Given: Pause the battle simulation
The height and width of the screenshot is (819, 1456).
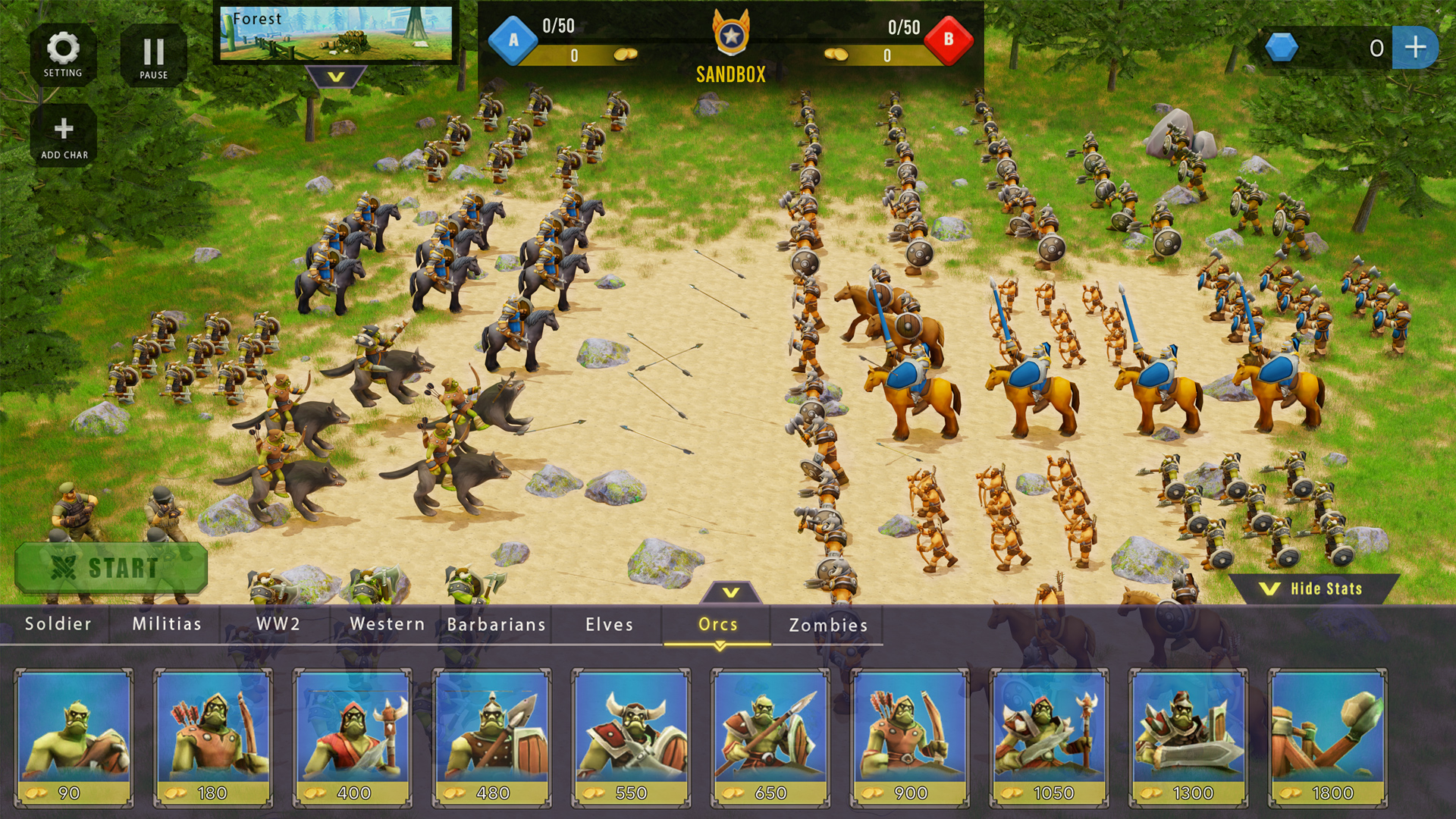Looking at the screenshot, I should [154, 55].
